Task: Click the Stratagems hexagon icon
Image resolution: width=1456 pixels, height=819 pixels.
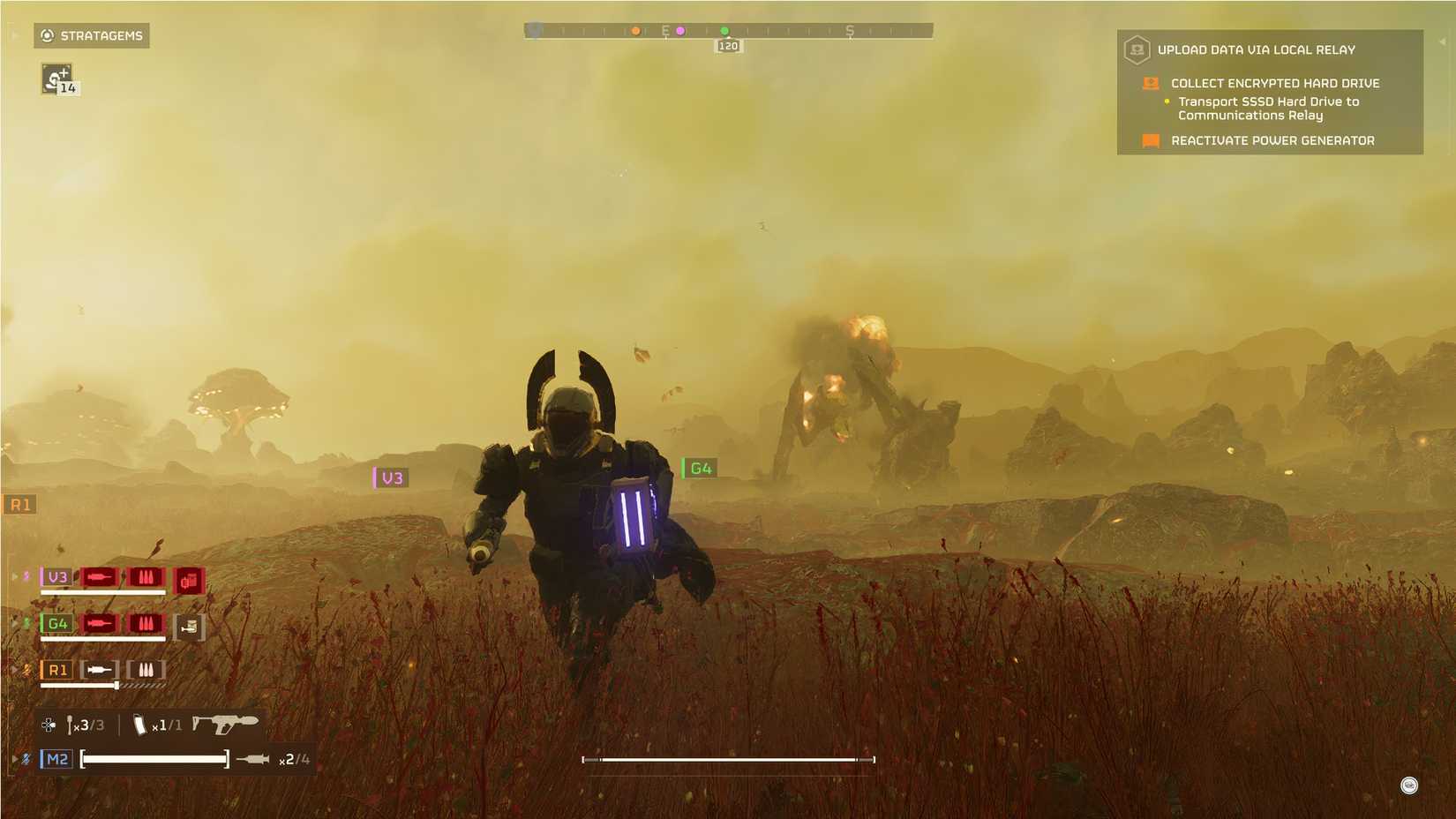Action: [x=45, y=36]
